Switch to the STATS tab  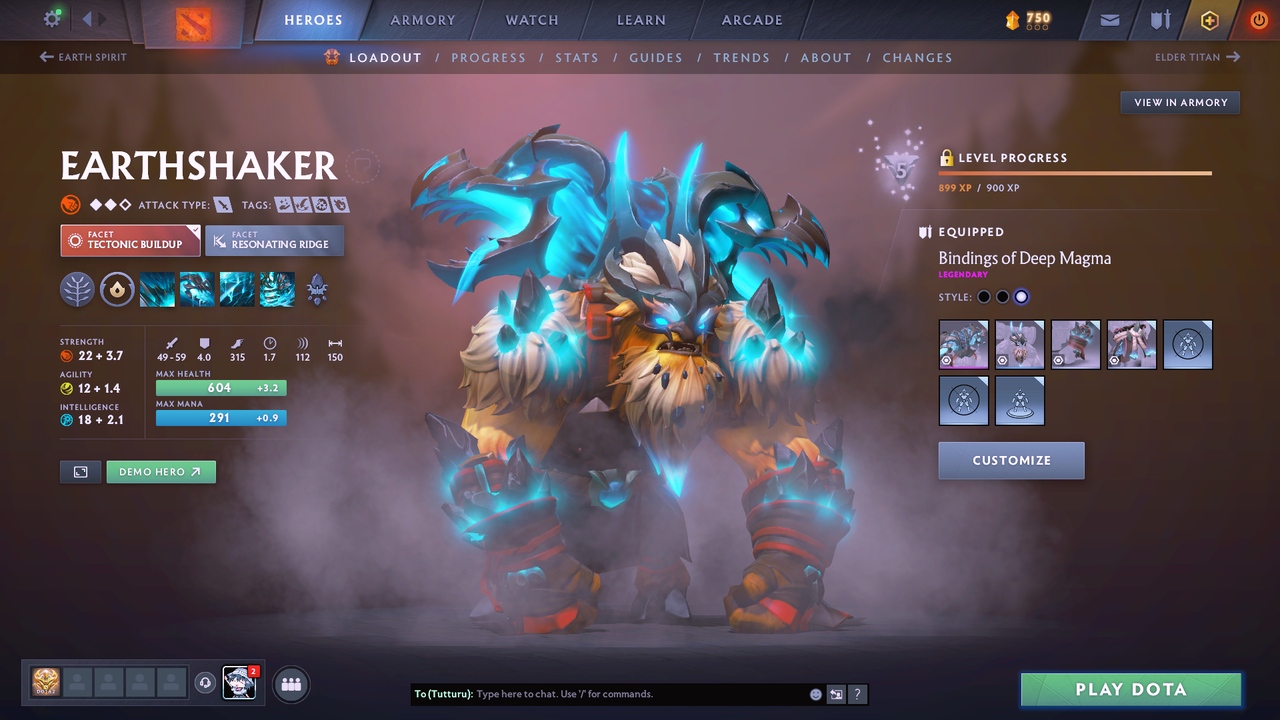(x=577, y=57)
